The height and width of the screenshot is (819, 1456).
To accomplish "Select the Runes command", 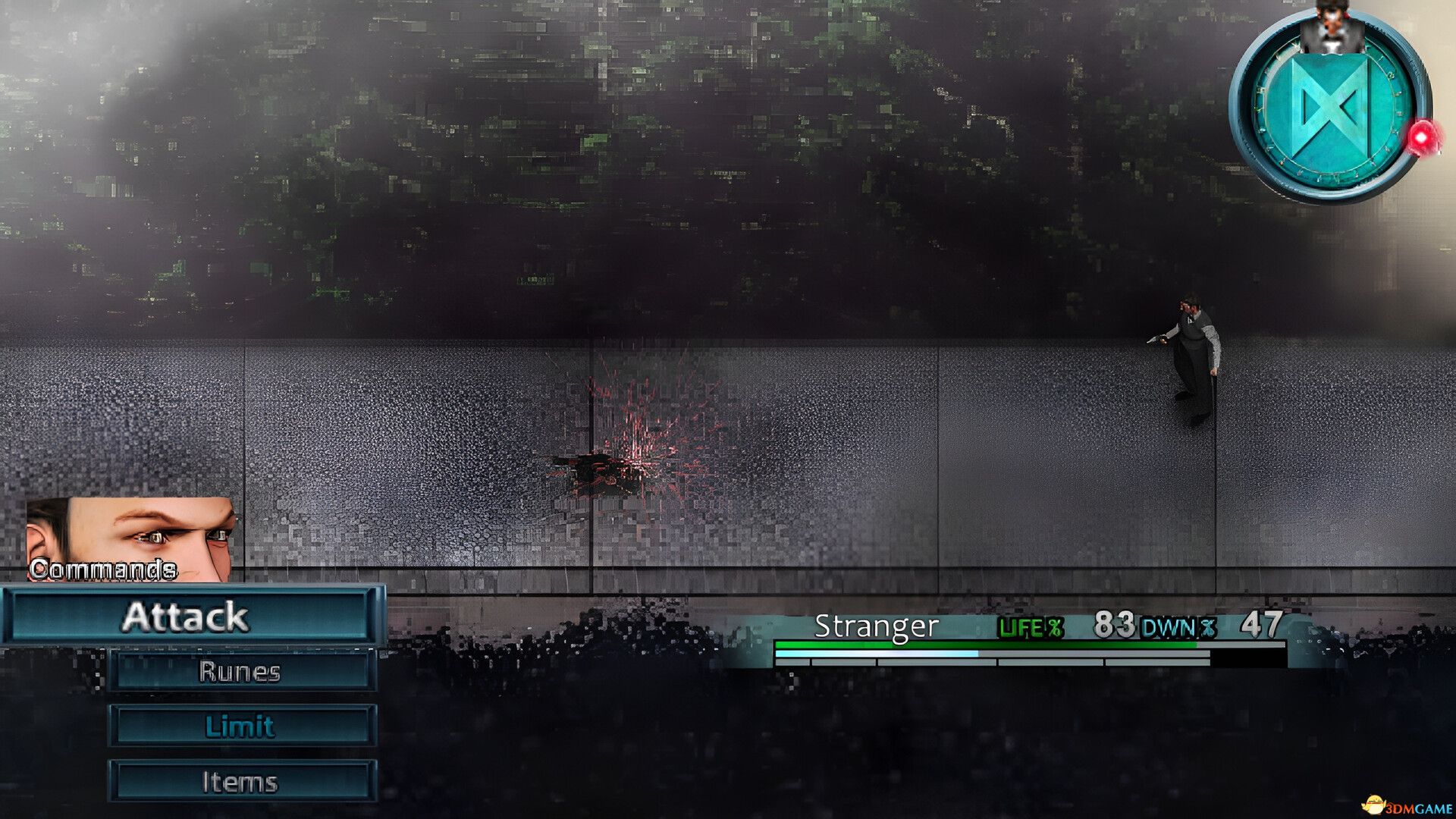I will point(241,672).
